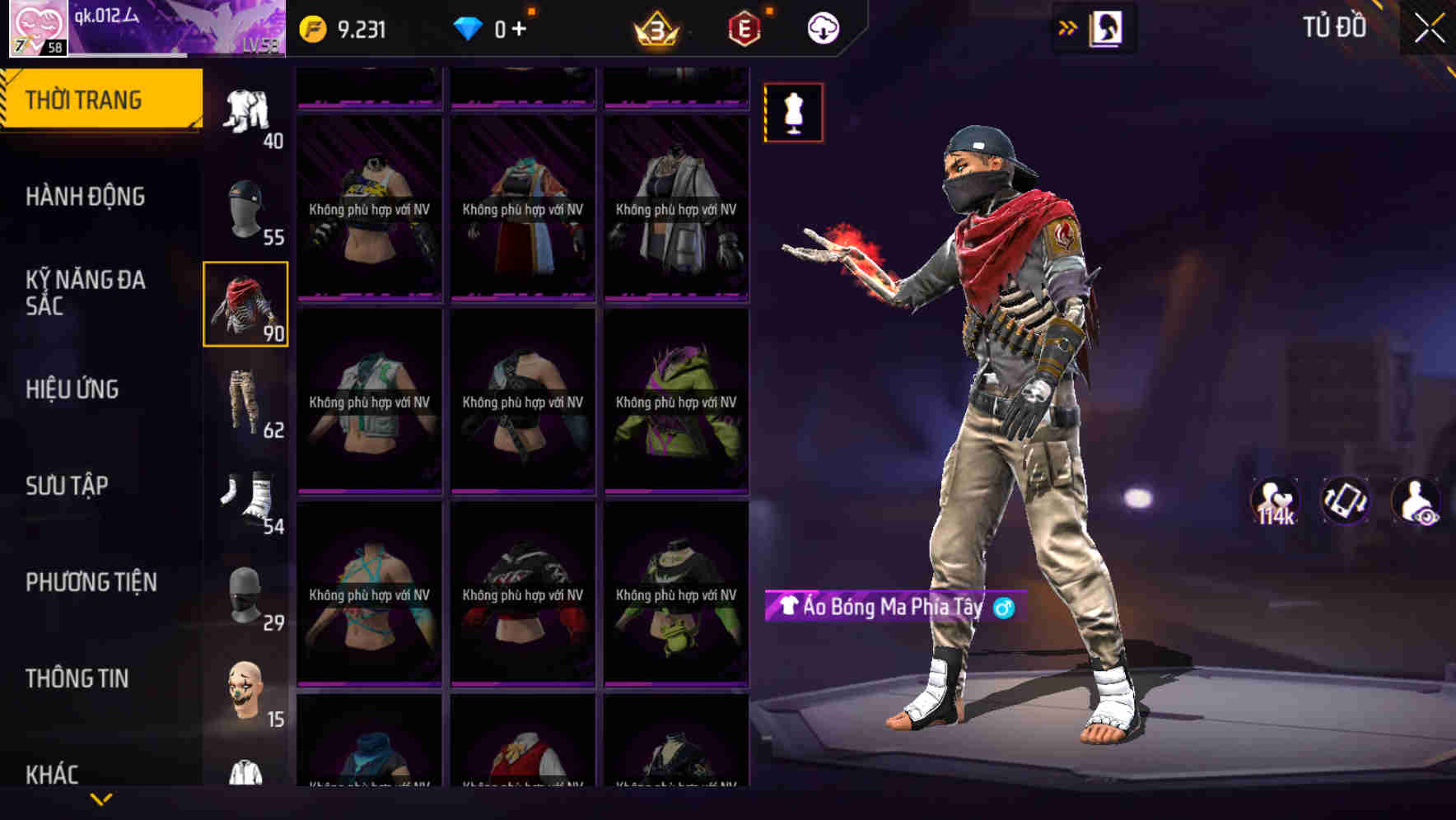
Task: Collapse the wardrobe panel with the double arrows
Action: [1067, 27]
